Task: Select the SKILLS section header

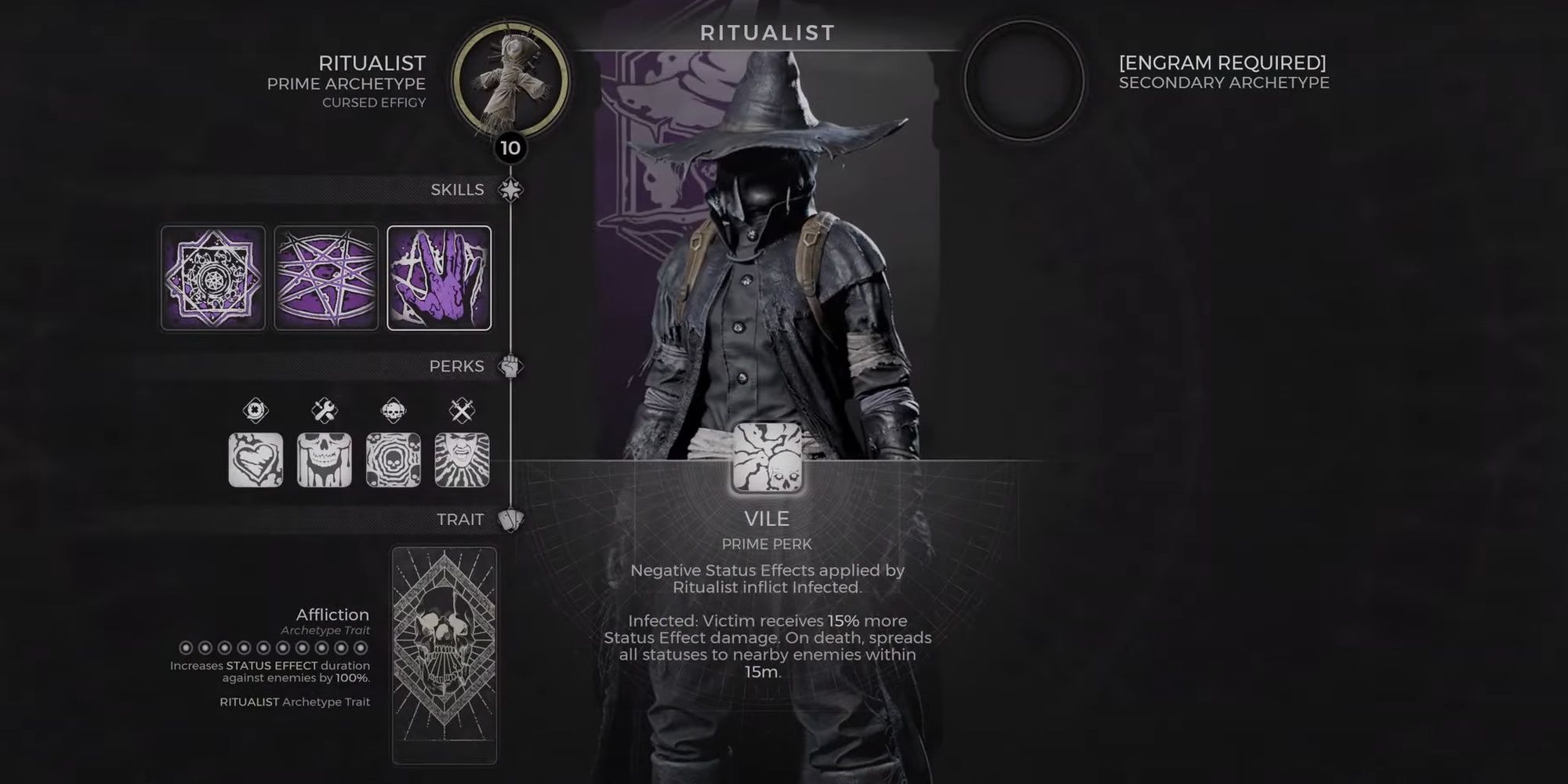Action: (456, 189)
